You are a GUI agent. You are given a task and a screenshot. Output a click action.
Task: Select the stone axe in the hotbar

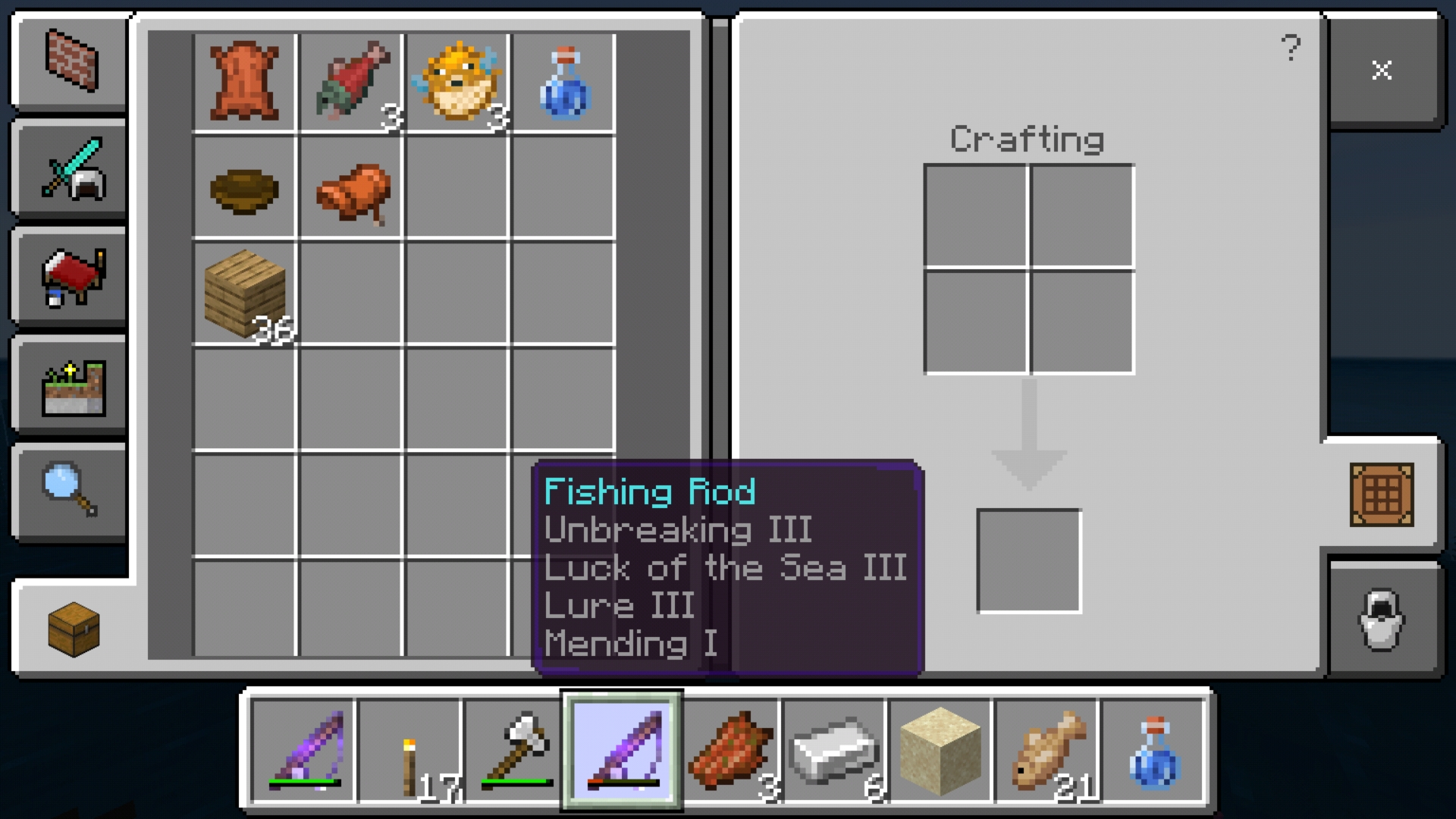click(514, 751)
